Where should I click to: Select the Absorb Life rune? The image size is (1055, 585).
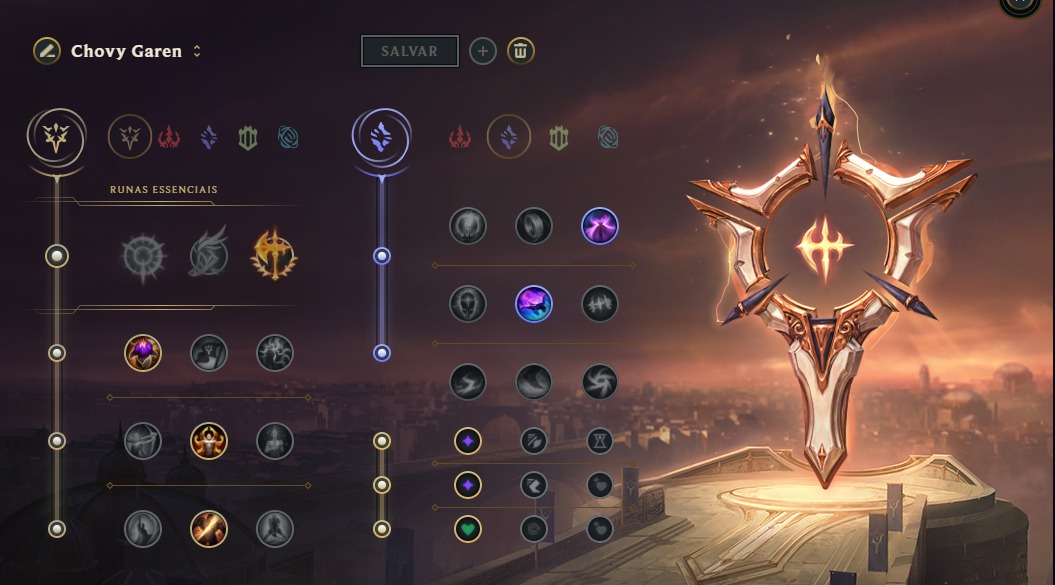pos(143,352)
